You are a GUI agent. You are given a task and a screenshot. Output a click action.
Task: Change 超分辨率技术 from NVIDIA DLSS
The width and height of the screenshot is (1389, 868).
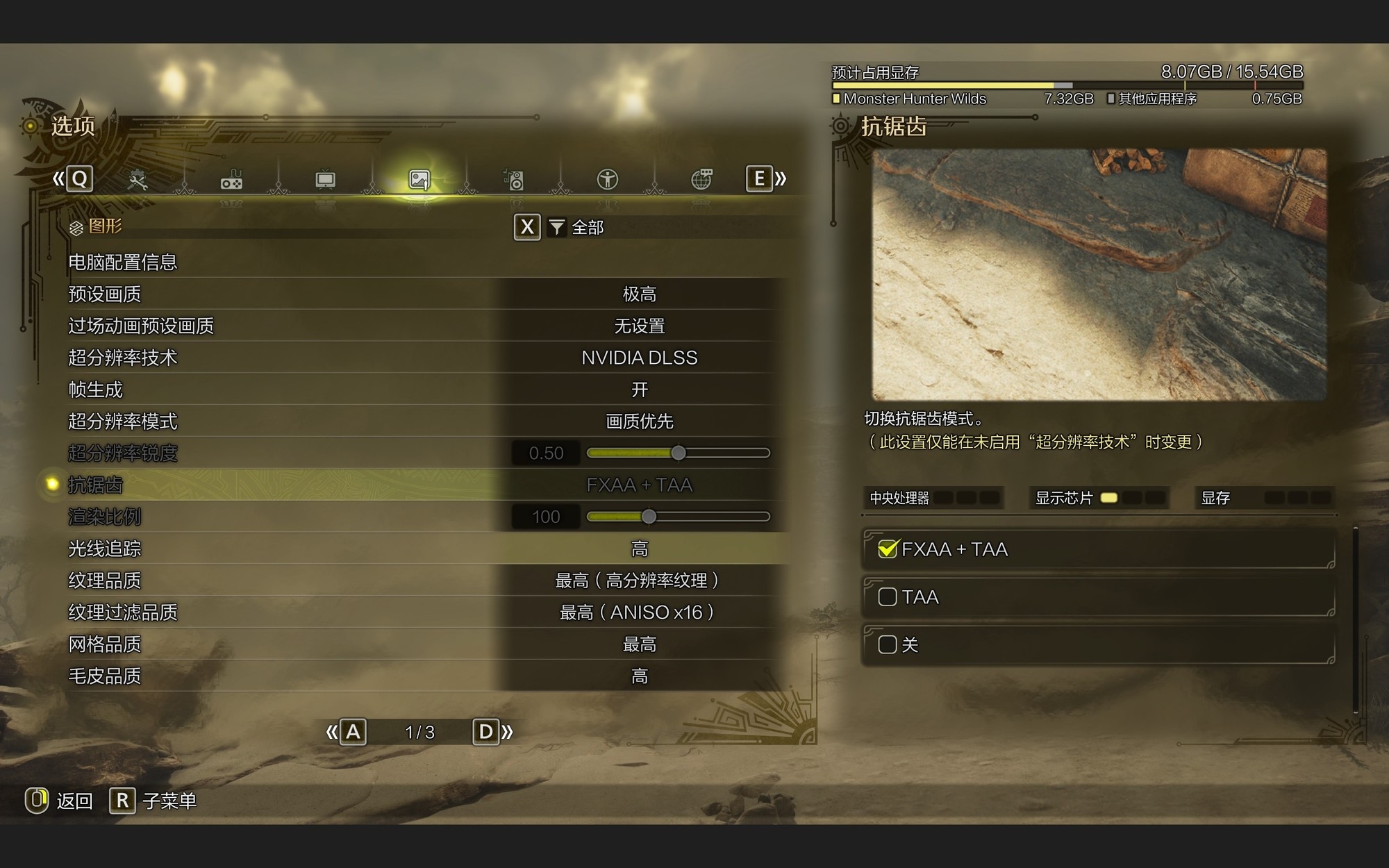(x=639, y=358)
